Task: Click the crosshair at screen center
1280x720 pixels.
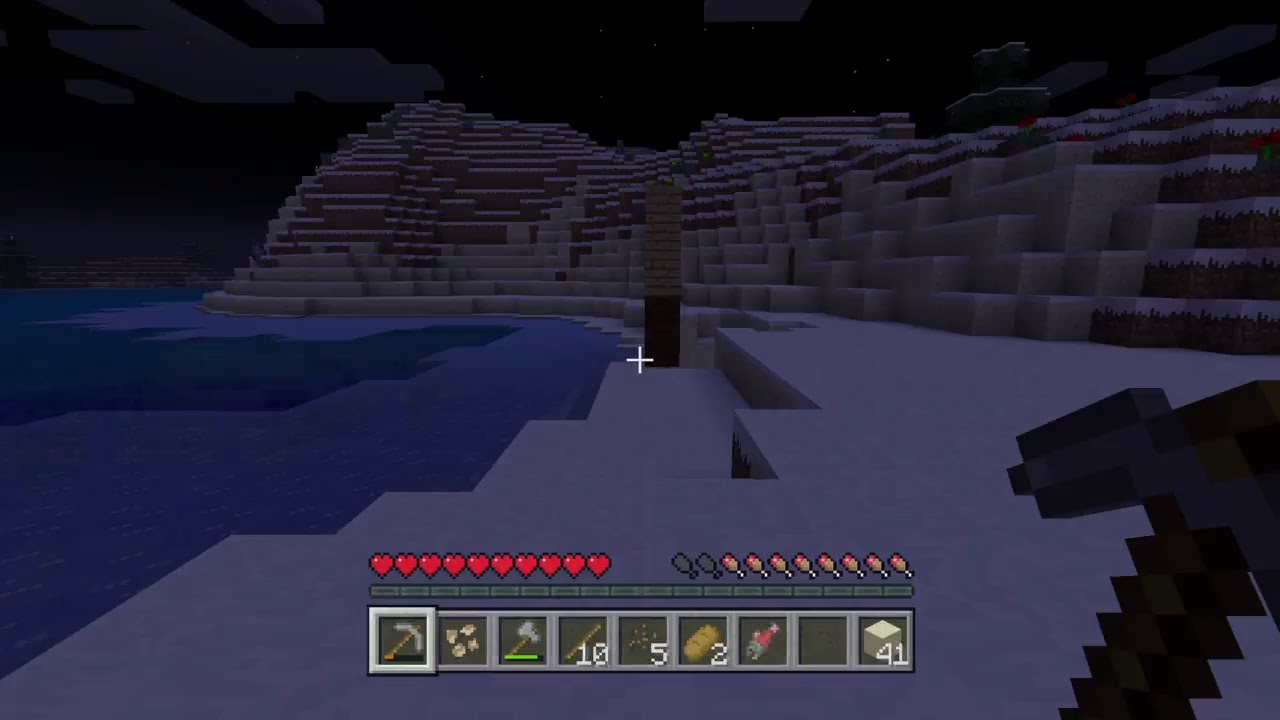Action: pyautogui.click(x=640, y=359)
